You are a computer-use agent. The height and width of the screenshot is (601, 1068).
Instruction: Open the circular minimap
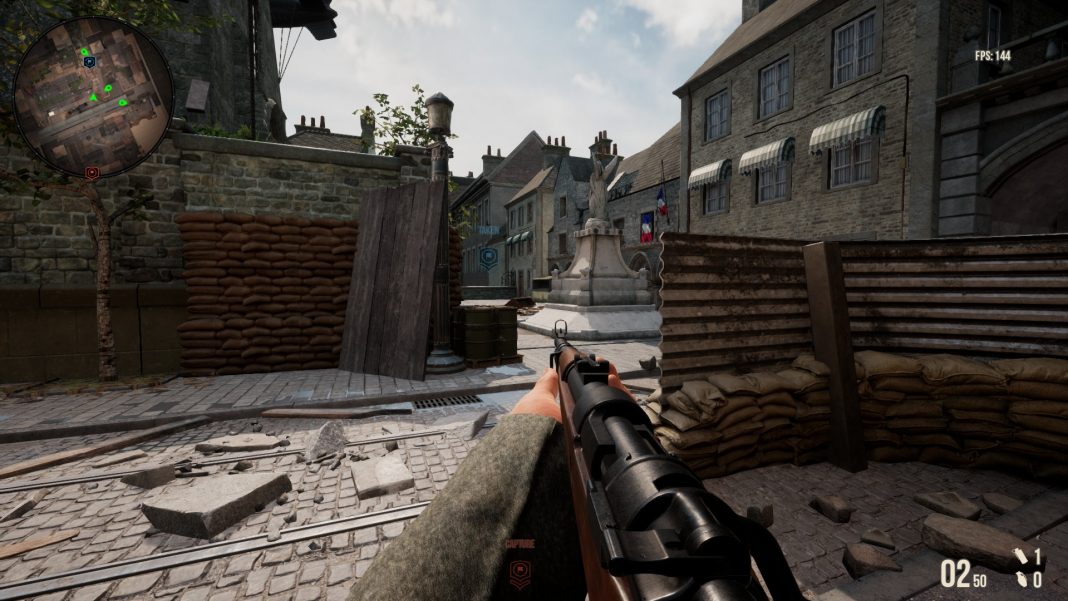pos(93,96)
